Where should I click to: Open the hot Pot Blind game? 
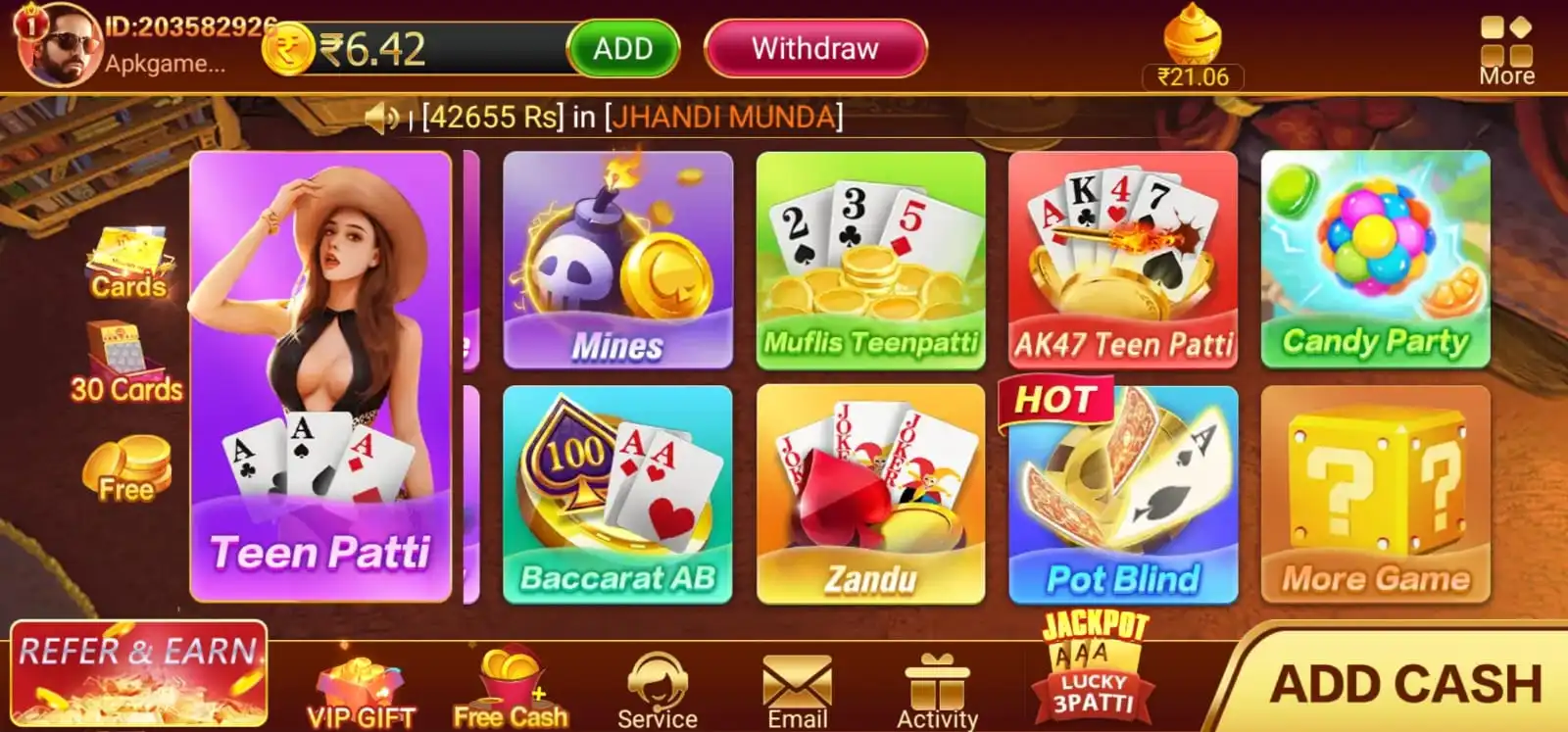[1123, 495]
